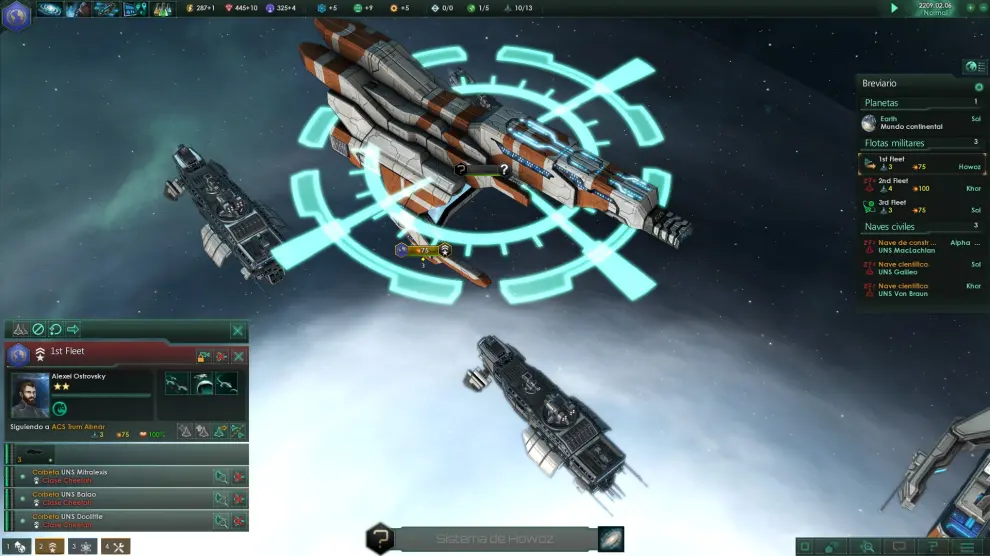Activate the stop orders fleet command
The image size is (990, 556).
pyautogui.click(x=38, y=329)
